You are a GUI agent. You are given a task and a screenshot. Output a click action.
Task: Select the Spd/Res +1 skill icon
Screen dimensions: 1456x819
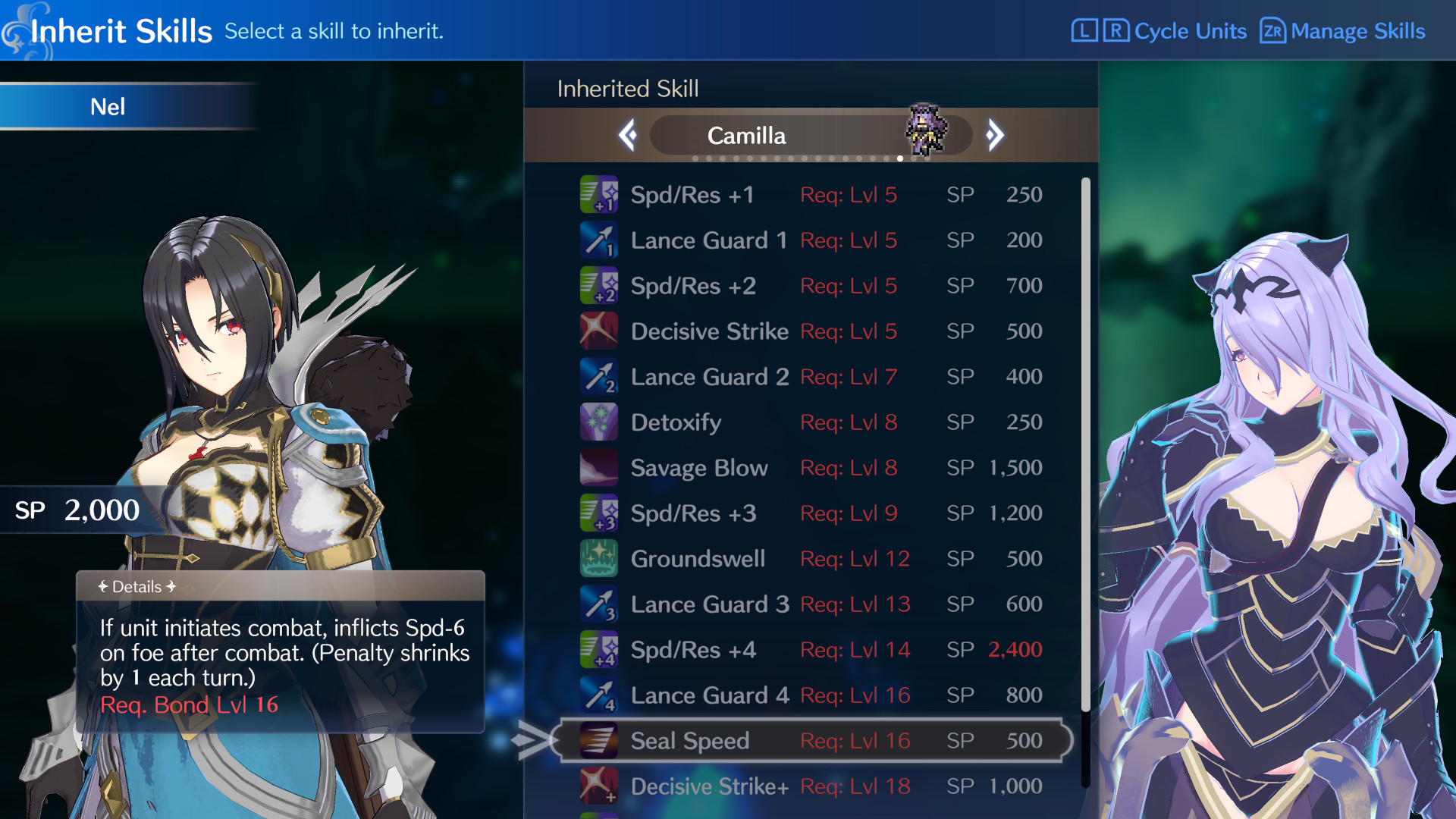tap(599, 194)
